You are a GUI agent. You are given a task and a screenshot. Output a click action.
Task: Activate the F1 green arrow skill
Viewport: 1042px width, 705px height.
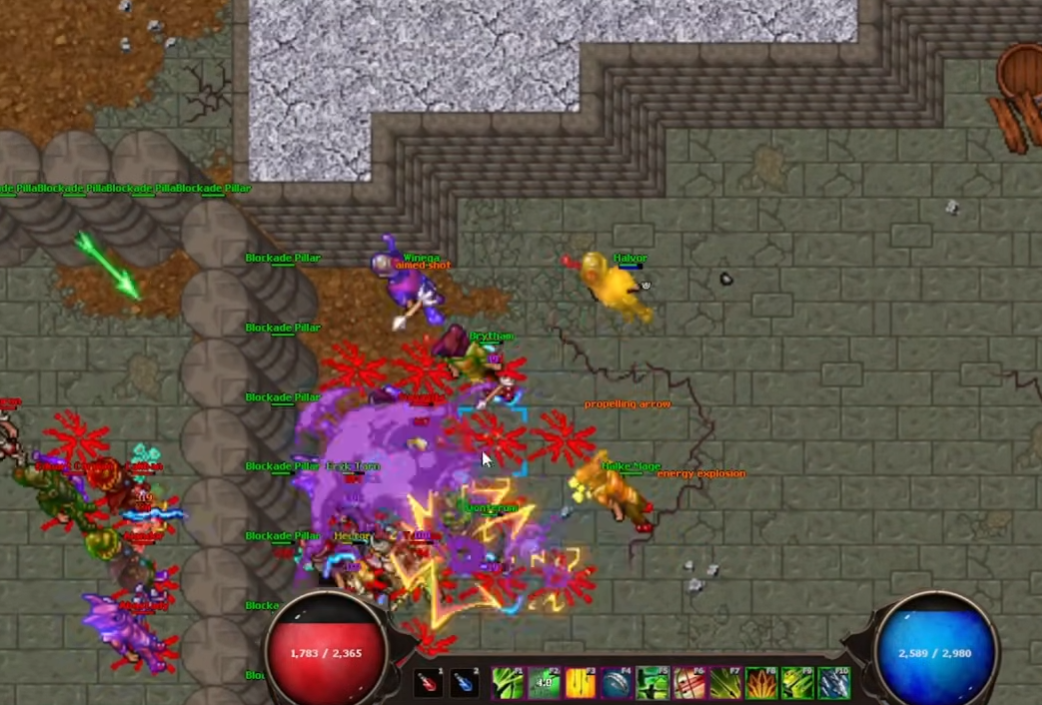click(x=508, y=683)
